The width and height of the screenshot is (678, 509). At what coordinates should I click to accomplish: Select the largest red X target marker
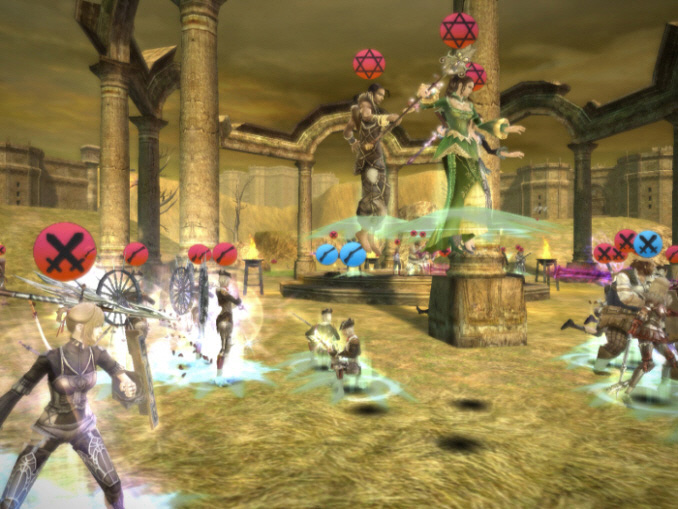(x=65, y=252)
